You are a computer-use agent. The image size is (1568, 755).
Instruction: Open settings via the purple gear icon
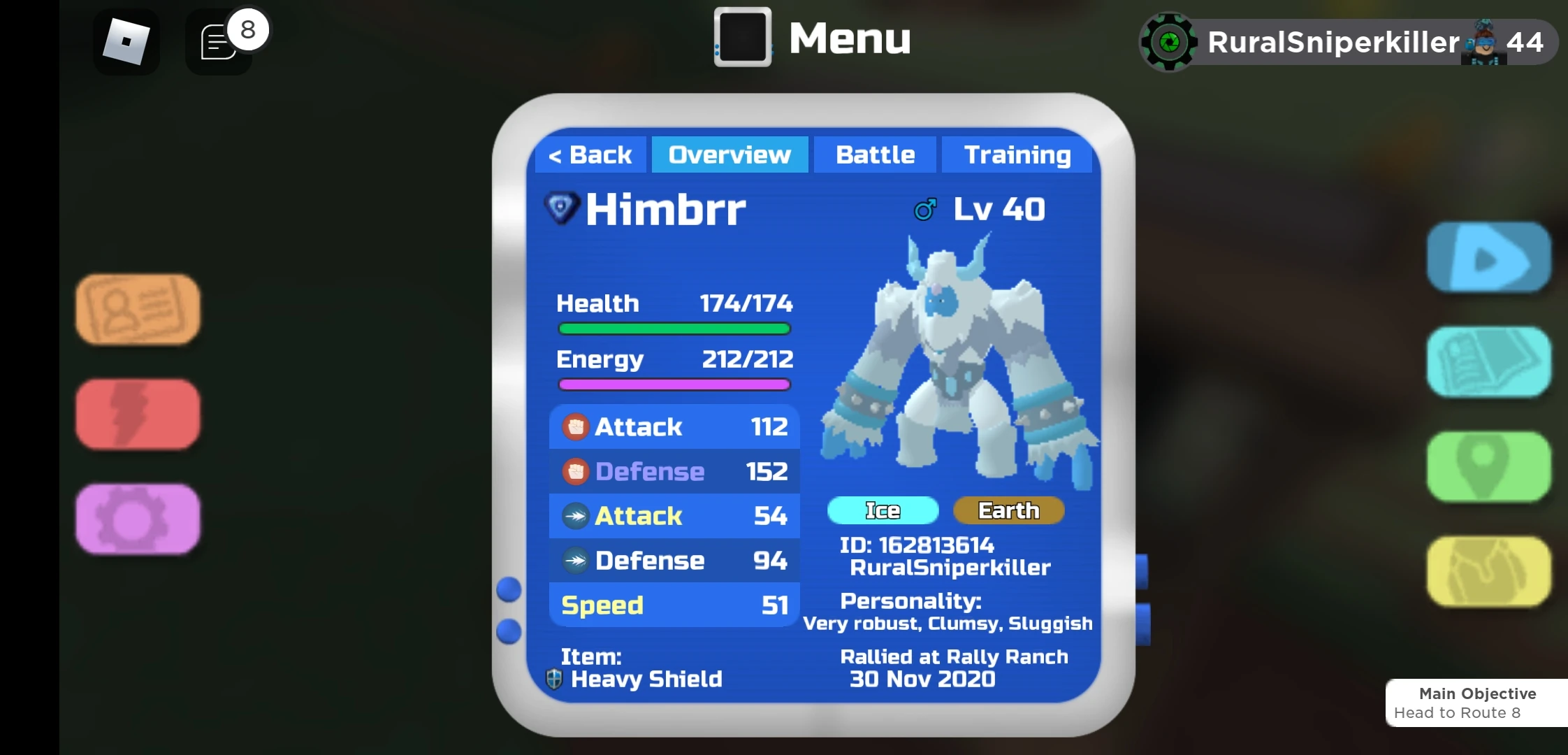137,519
